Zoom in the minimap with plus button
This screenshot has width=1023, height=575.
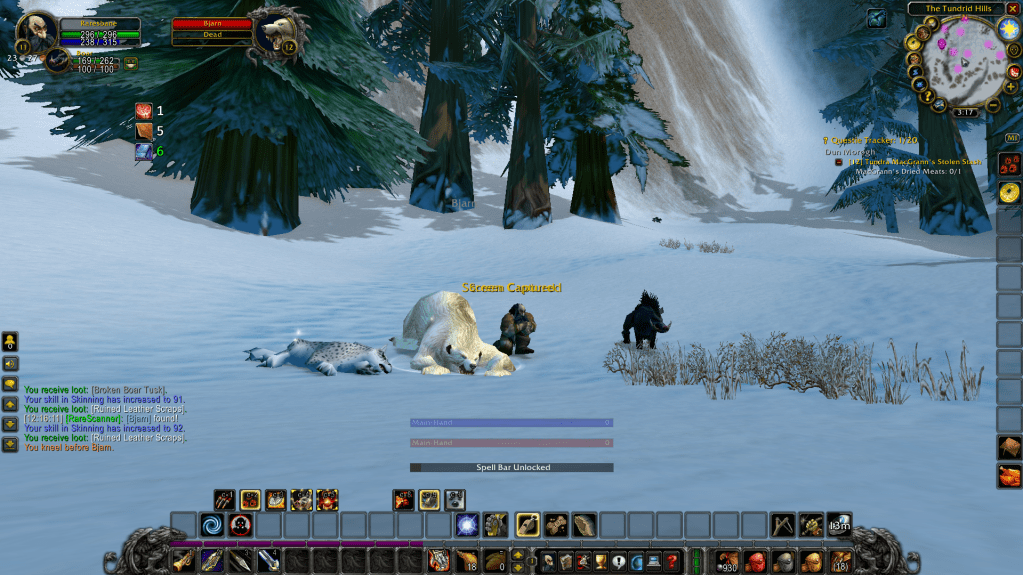[1012, 87]
